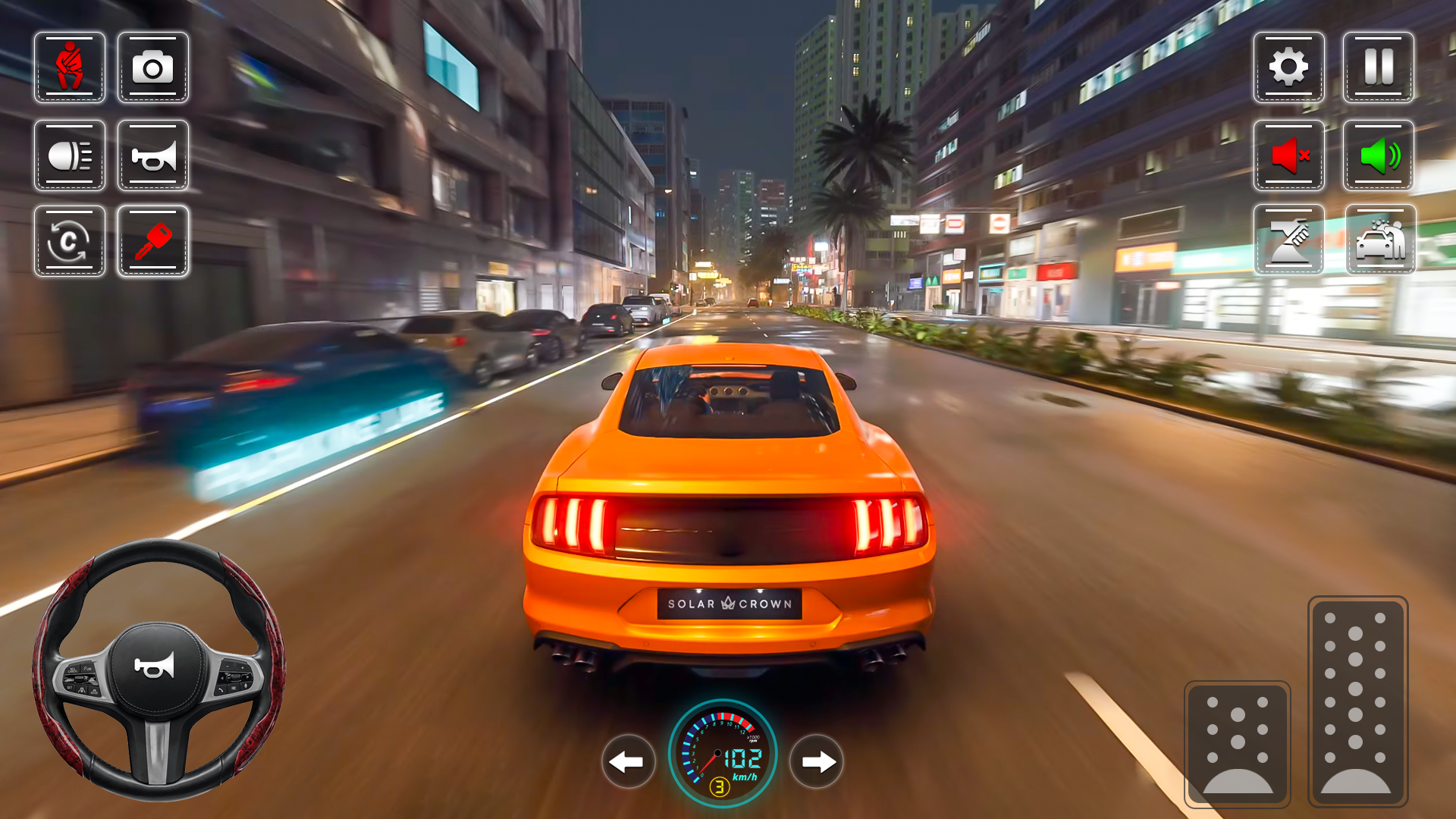Click the red ignition key icon
1456x819 pixels.
154,241
